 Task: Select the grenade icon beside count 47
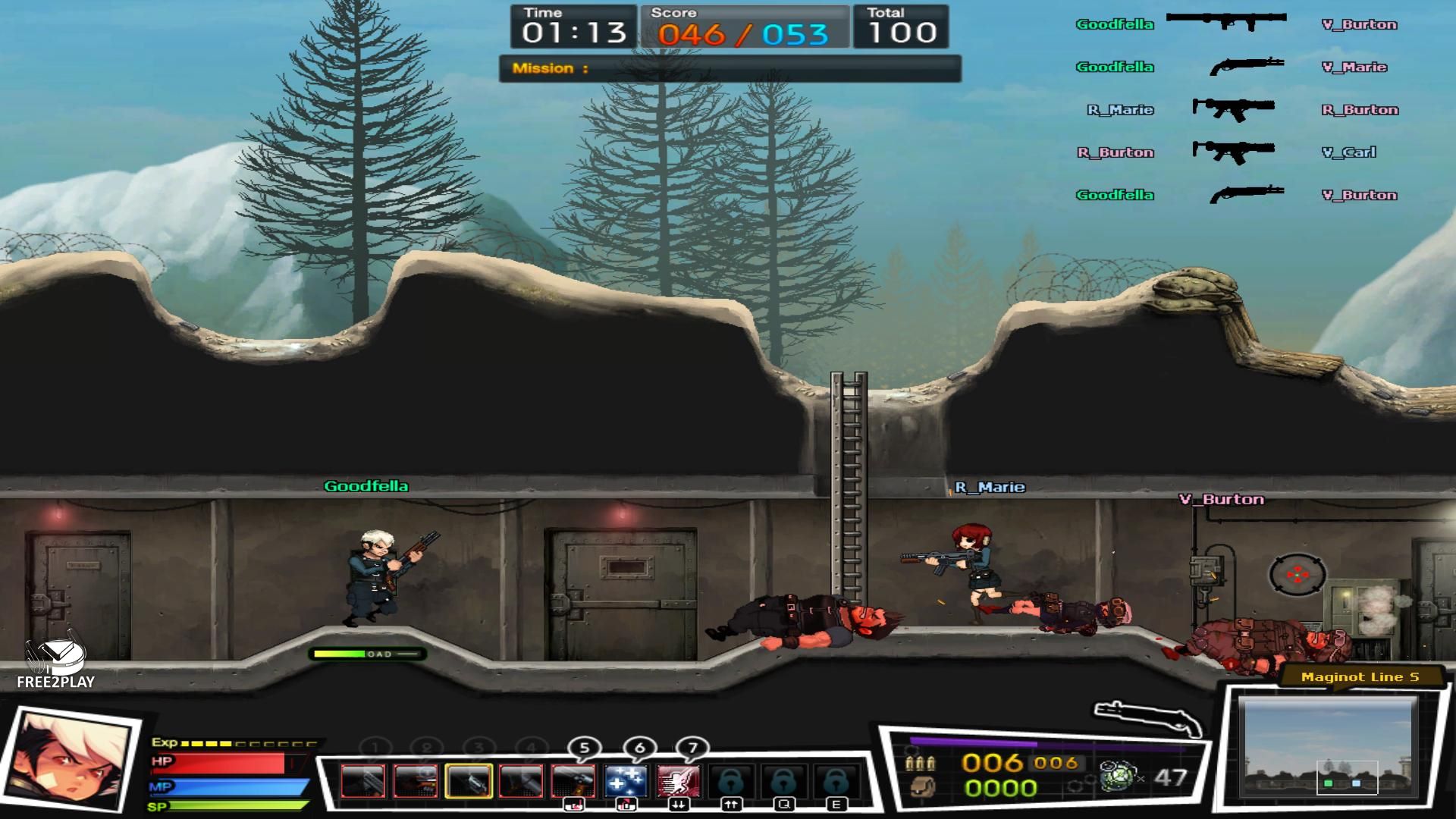(1117, 777)
